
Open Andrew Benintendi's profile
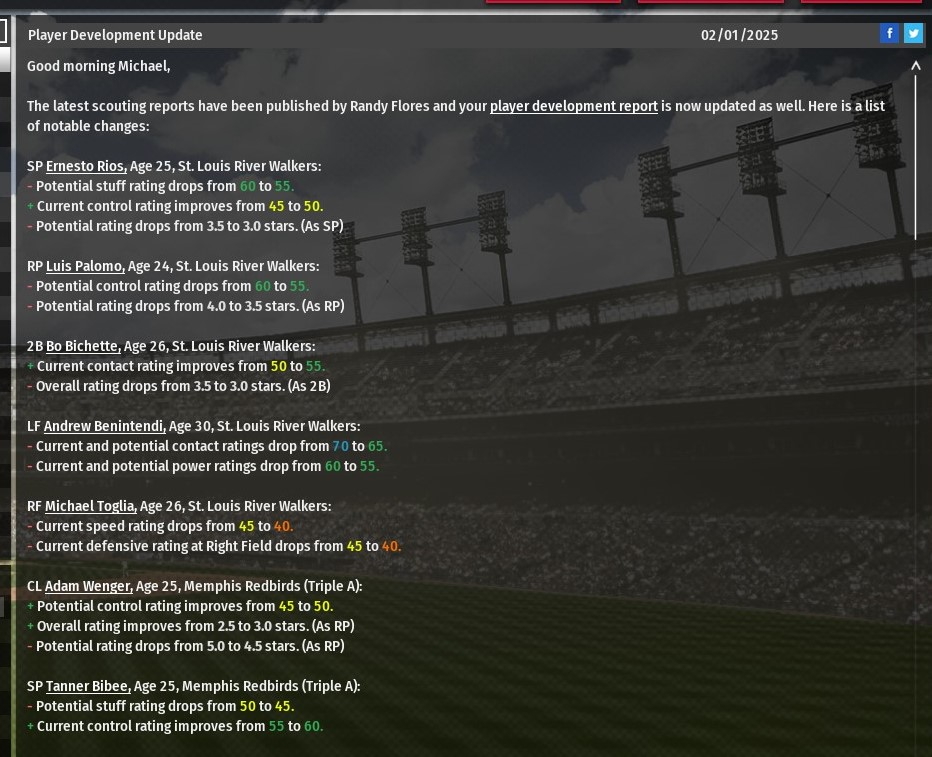(x=104, y=426)
